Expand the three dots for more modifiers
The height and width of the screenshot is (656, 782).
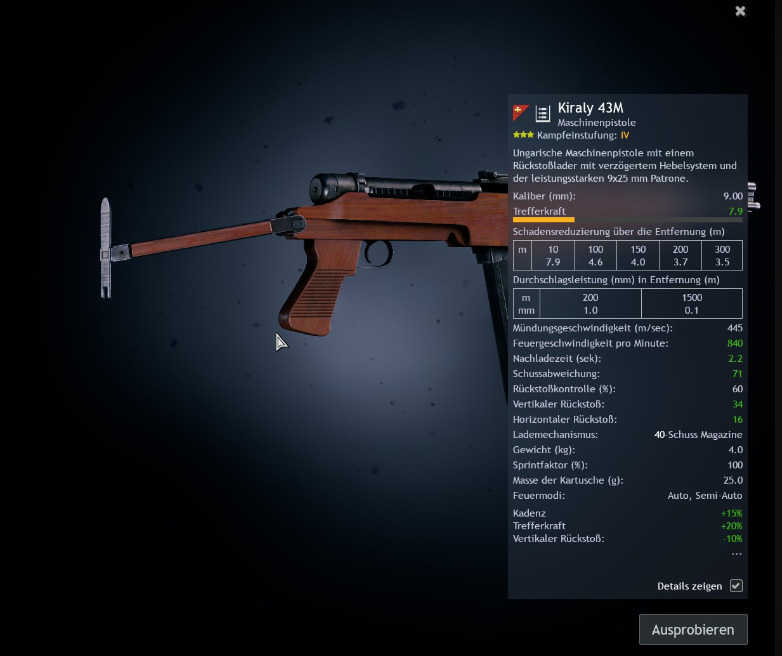tap(736, 554)
